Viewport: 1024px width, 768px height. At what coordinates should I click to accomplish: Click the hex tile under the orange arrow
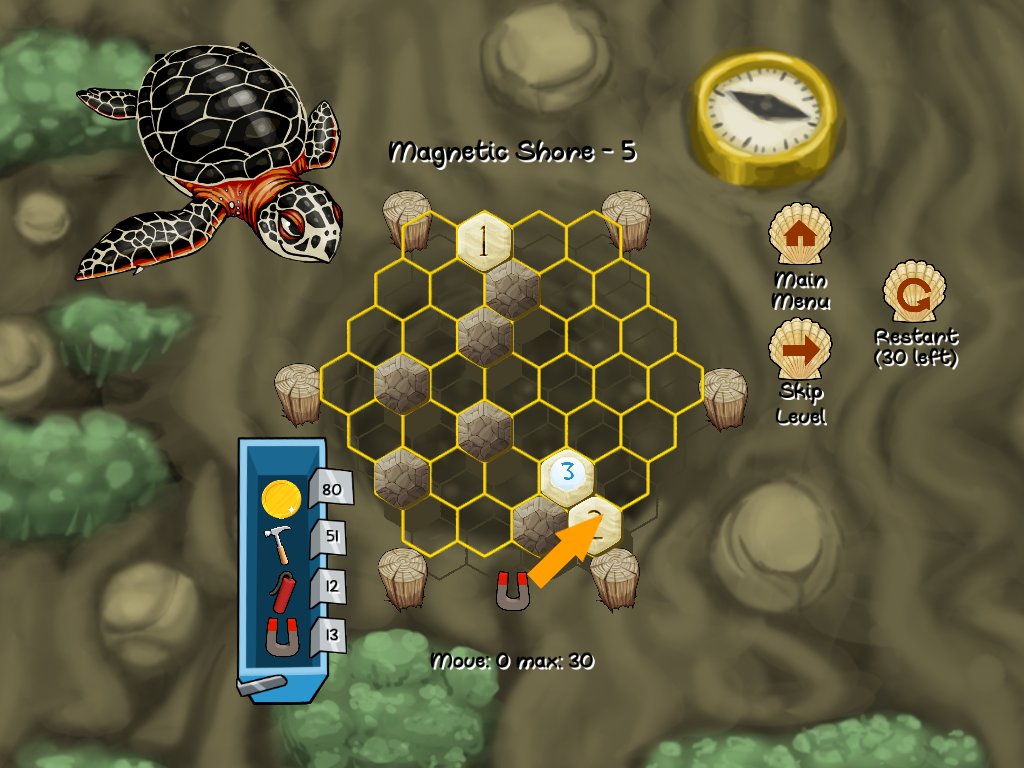[596, 521]
